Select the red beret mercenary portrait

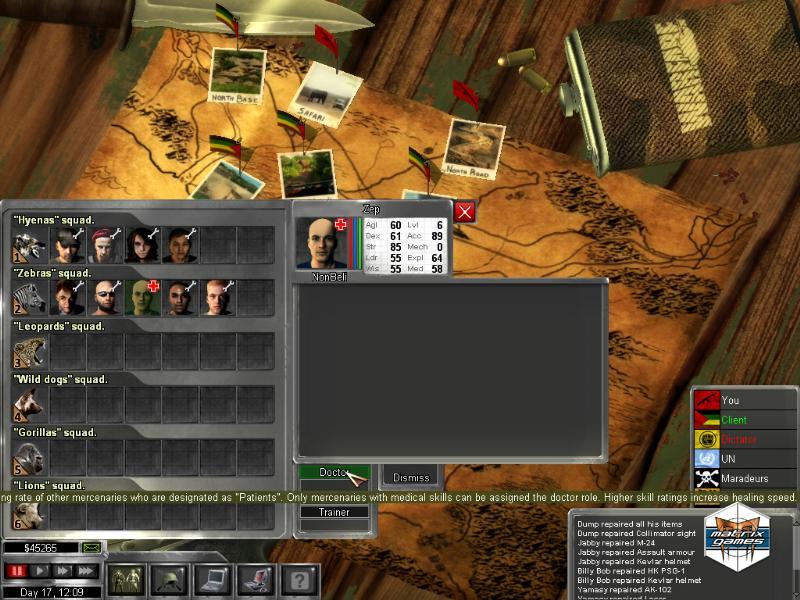click(103, 244)
